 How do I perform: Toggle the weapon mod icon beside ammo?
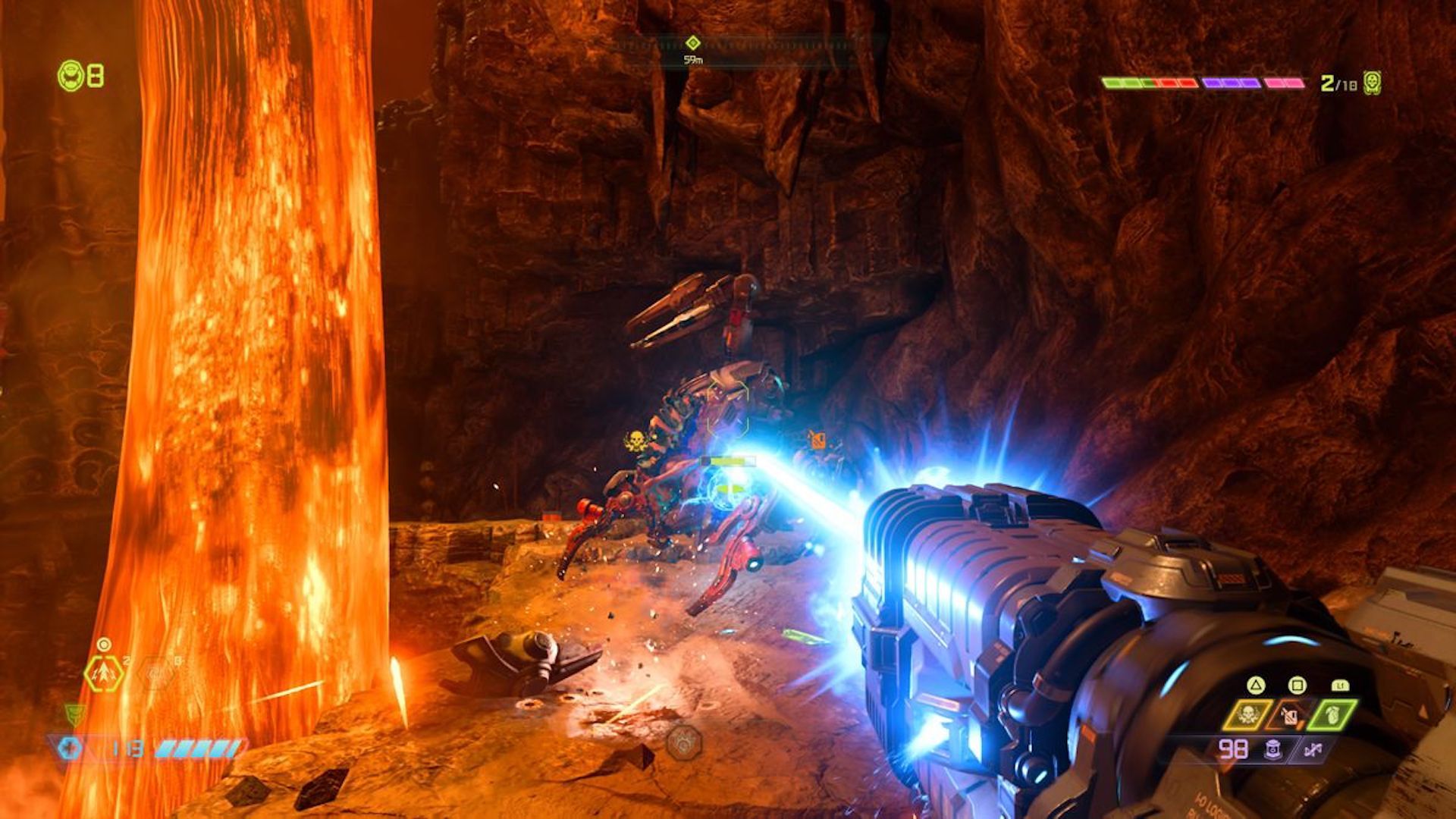[1313, 750]
